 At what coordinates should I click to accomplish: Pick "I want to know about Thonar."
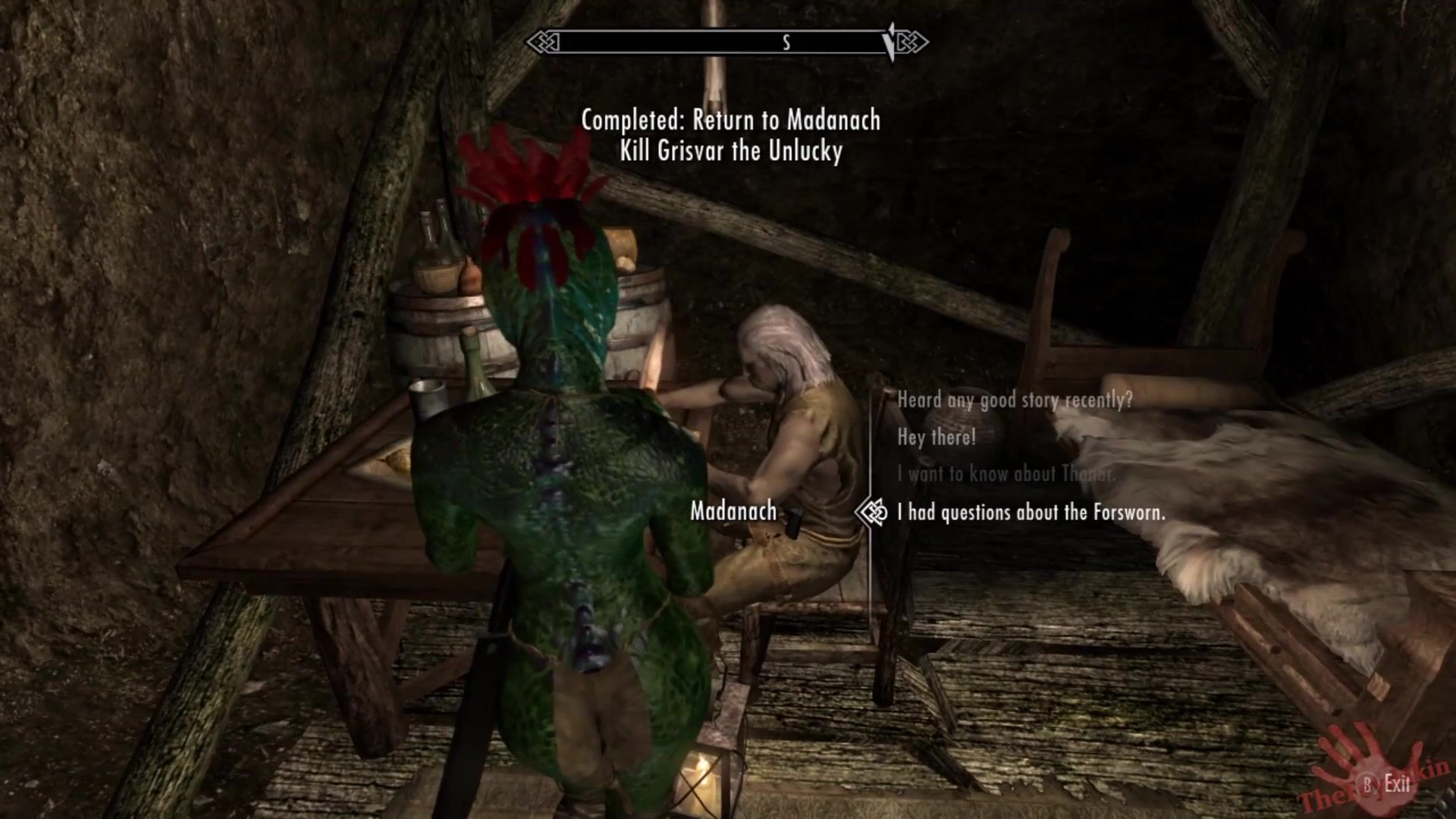tap(1006, 475)
